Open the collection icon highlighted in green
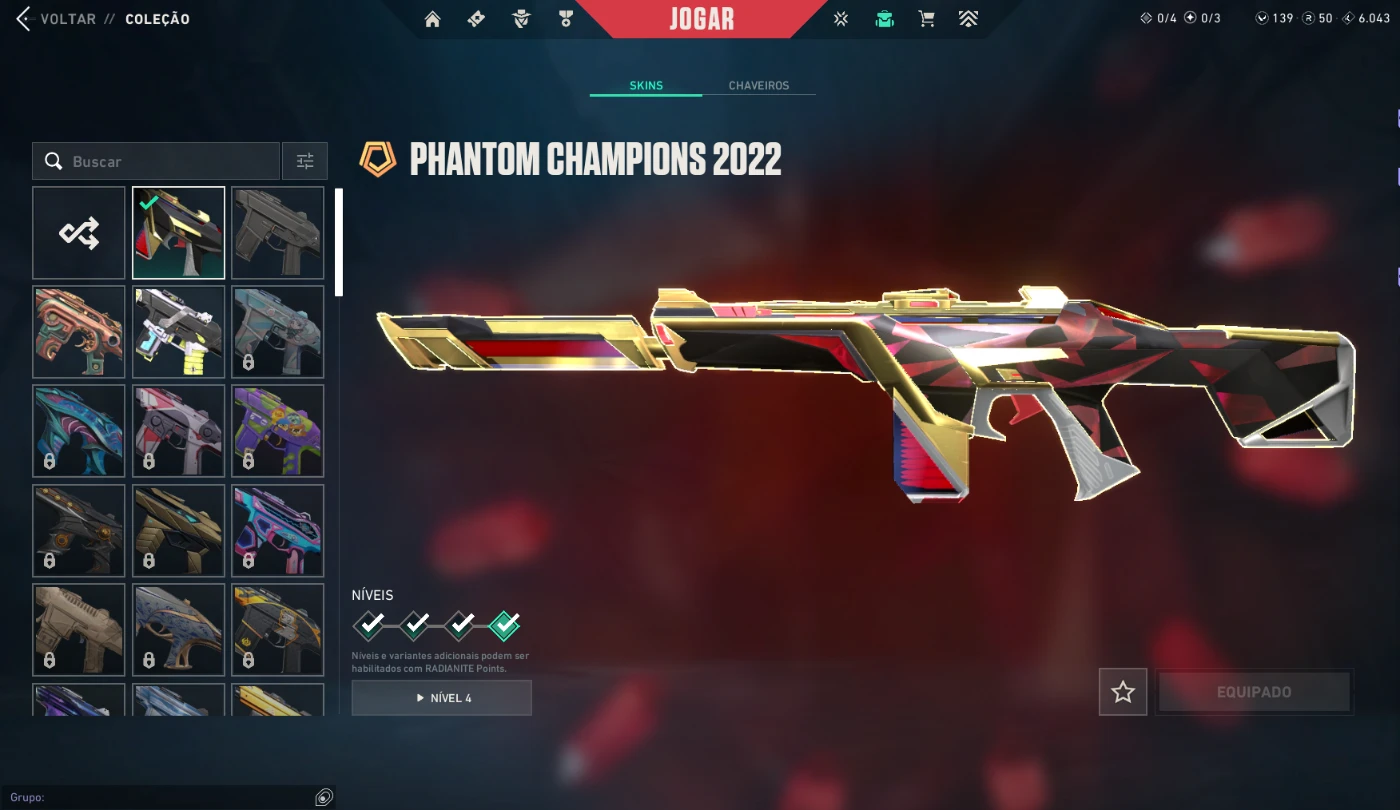1400x810 pixels. coord(884,19)
